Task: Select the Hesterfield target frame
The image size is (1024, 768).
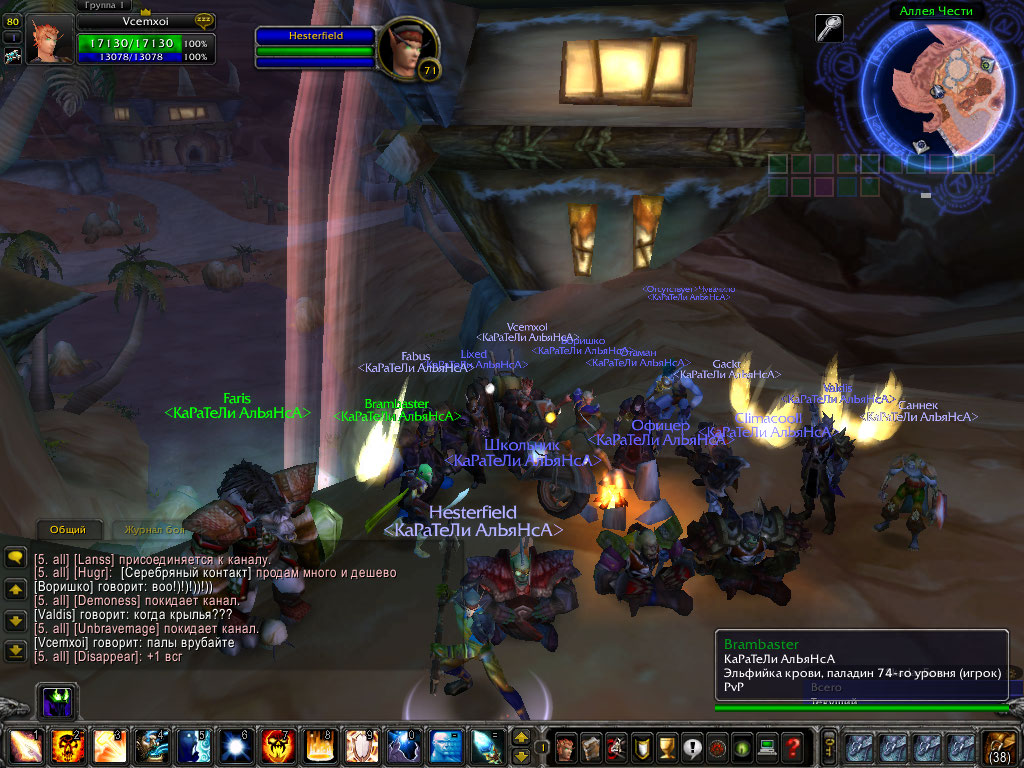Action: (316, 36)
